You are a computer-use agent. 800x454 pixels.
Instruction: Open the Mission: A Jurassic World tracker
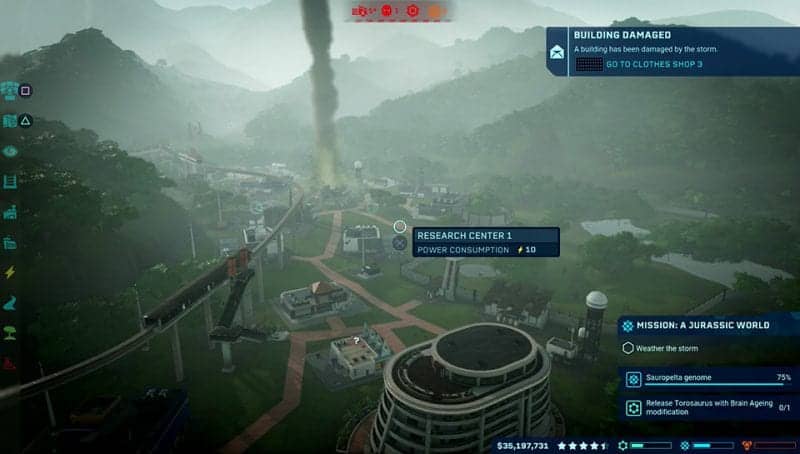point(706,326)
